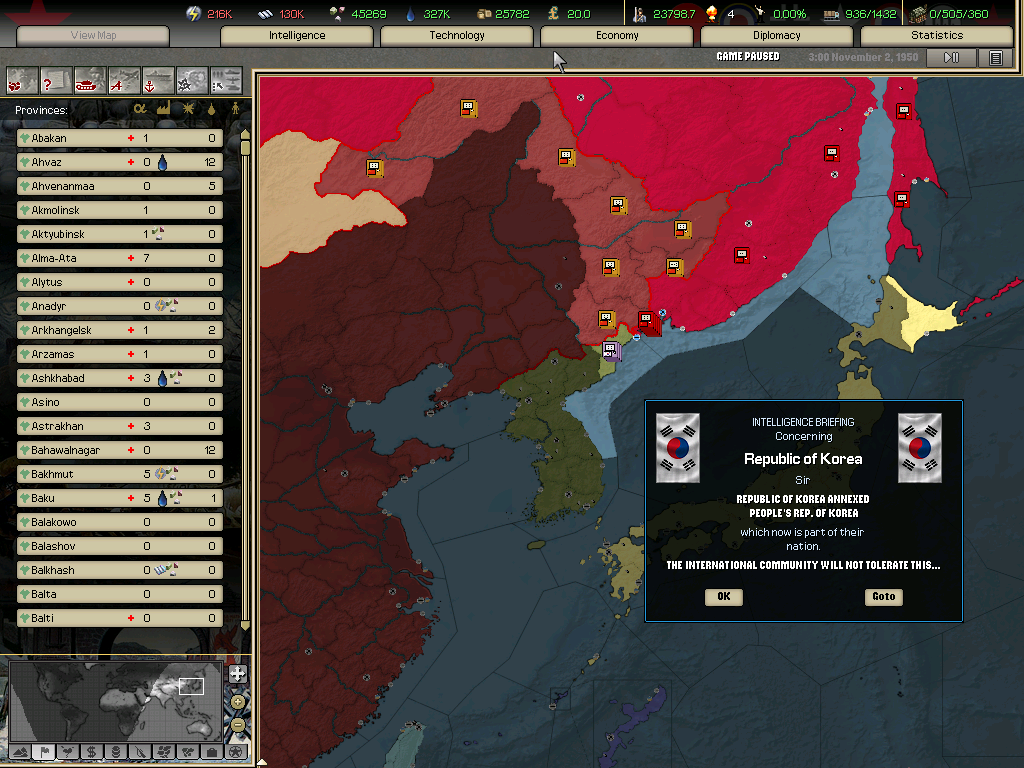This screenshot has width=1024, height=768.
Task: Show the Diplomacy tab
Action: pos(777,36)
